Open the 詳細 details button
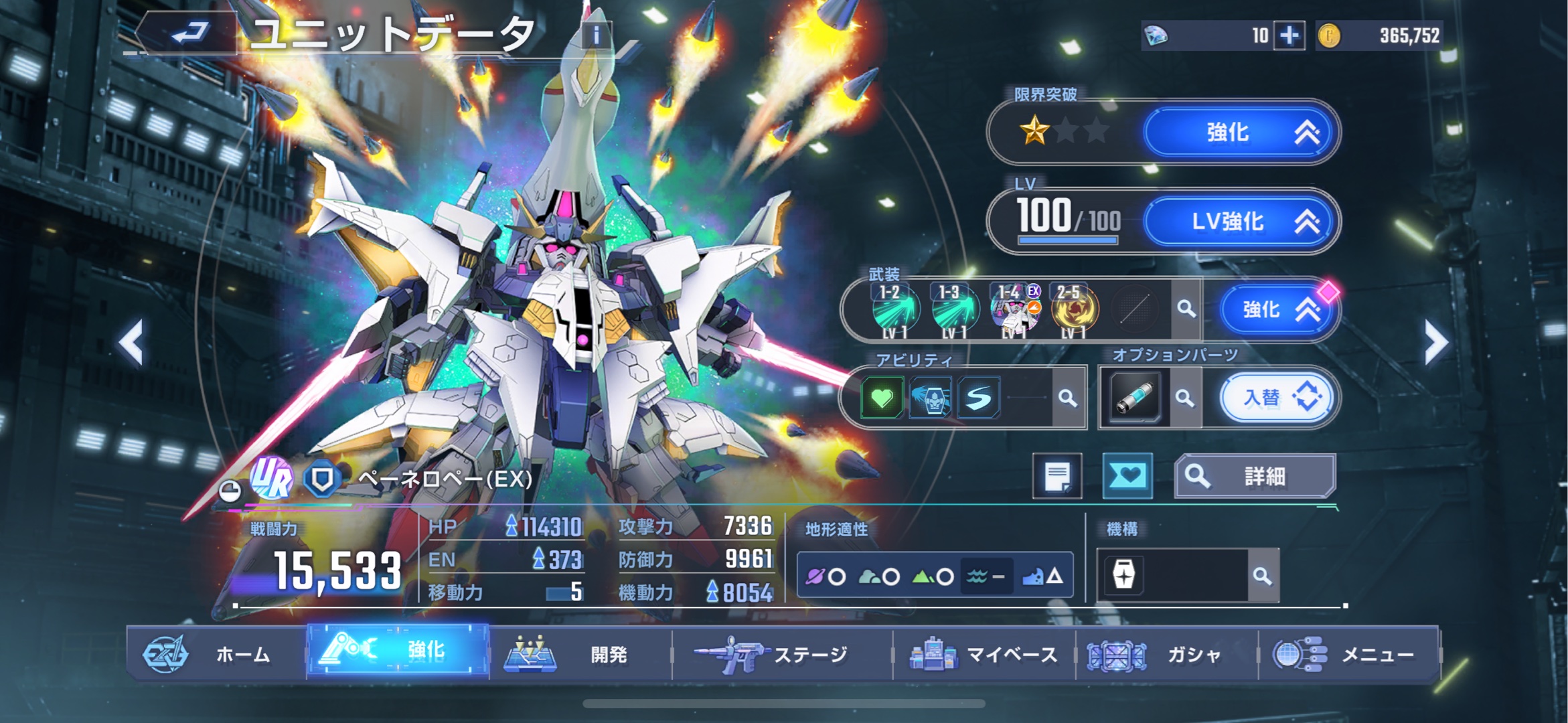 [x=1255, y=476]
